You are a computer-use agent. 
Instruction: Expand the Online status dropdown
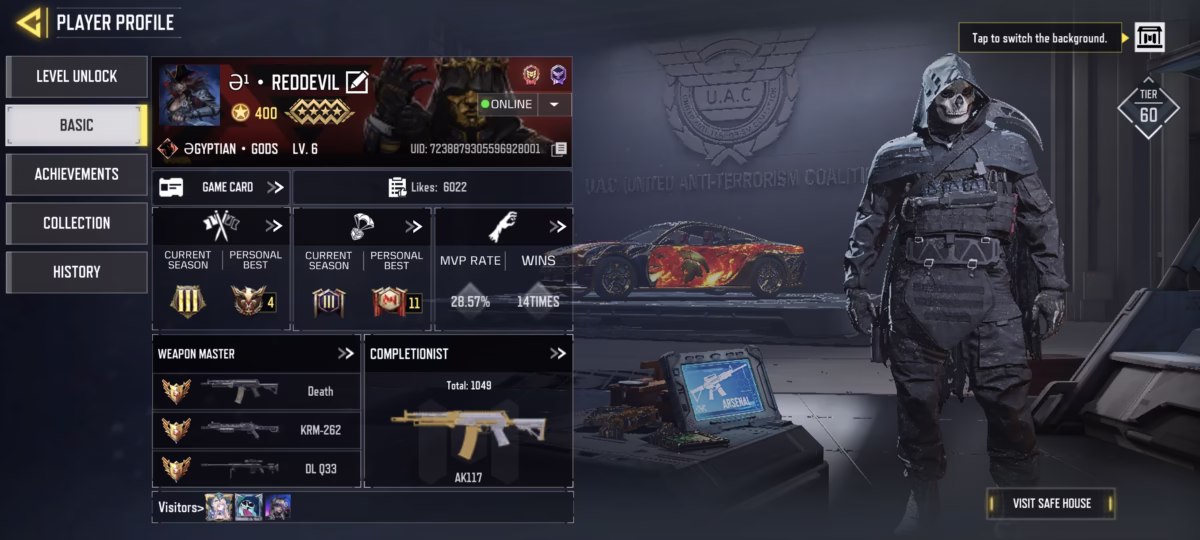554,104
